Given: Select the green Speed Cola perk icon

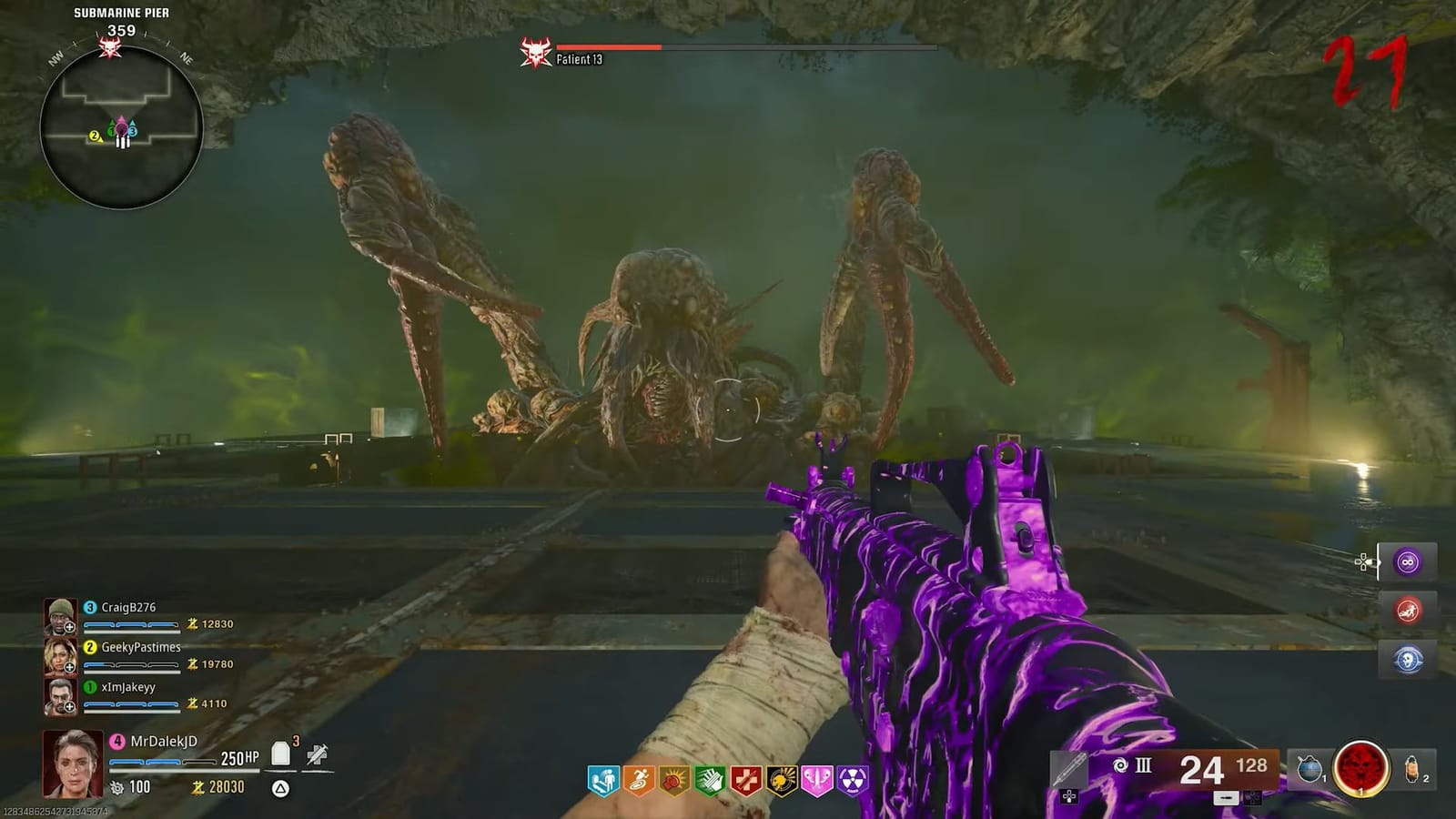Looking at the screenshot, I should coord(708,778).
